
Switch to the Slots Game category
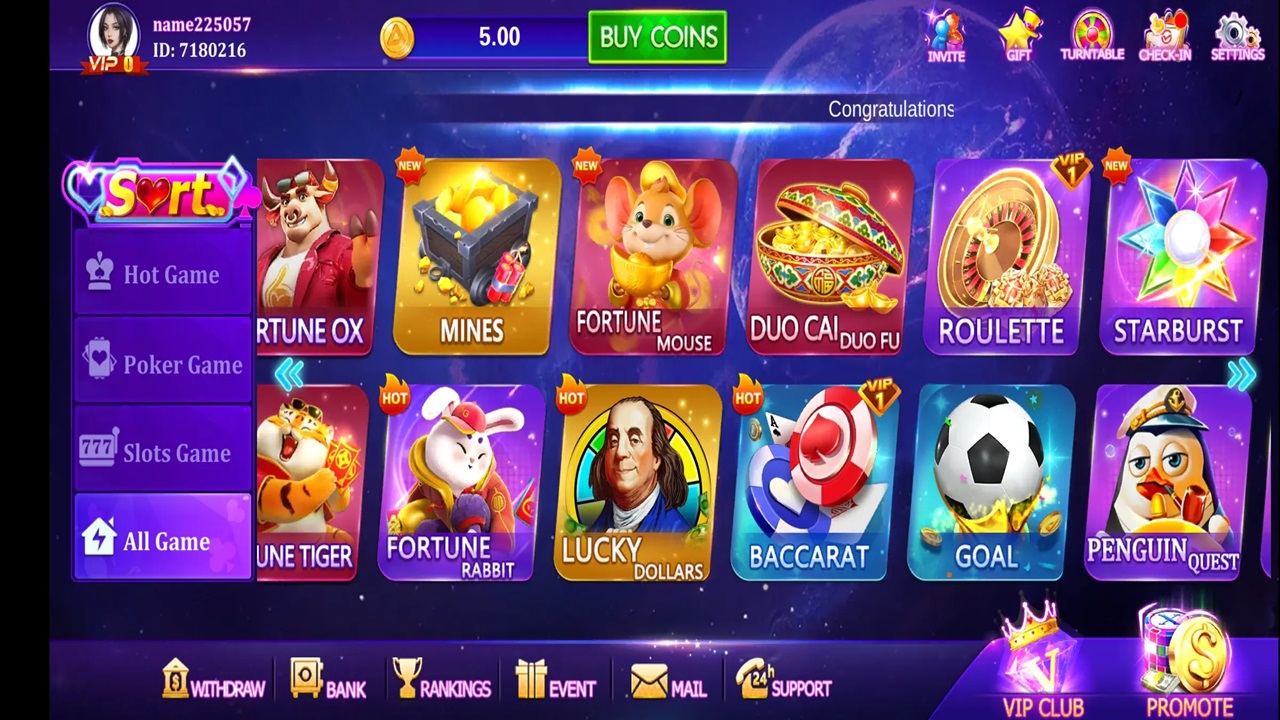point(163,452)
